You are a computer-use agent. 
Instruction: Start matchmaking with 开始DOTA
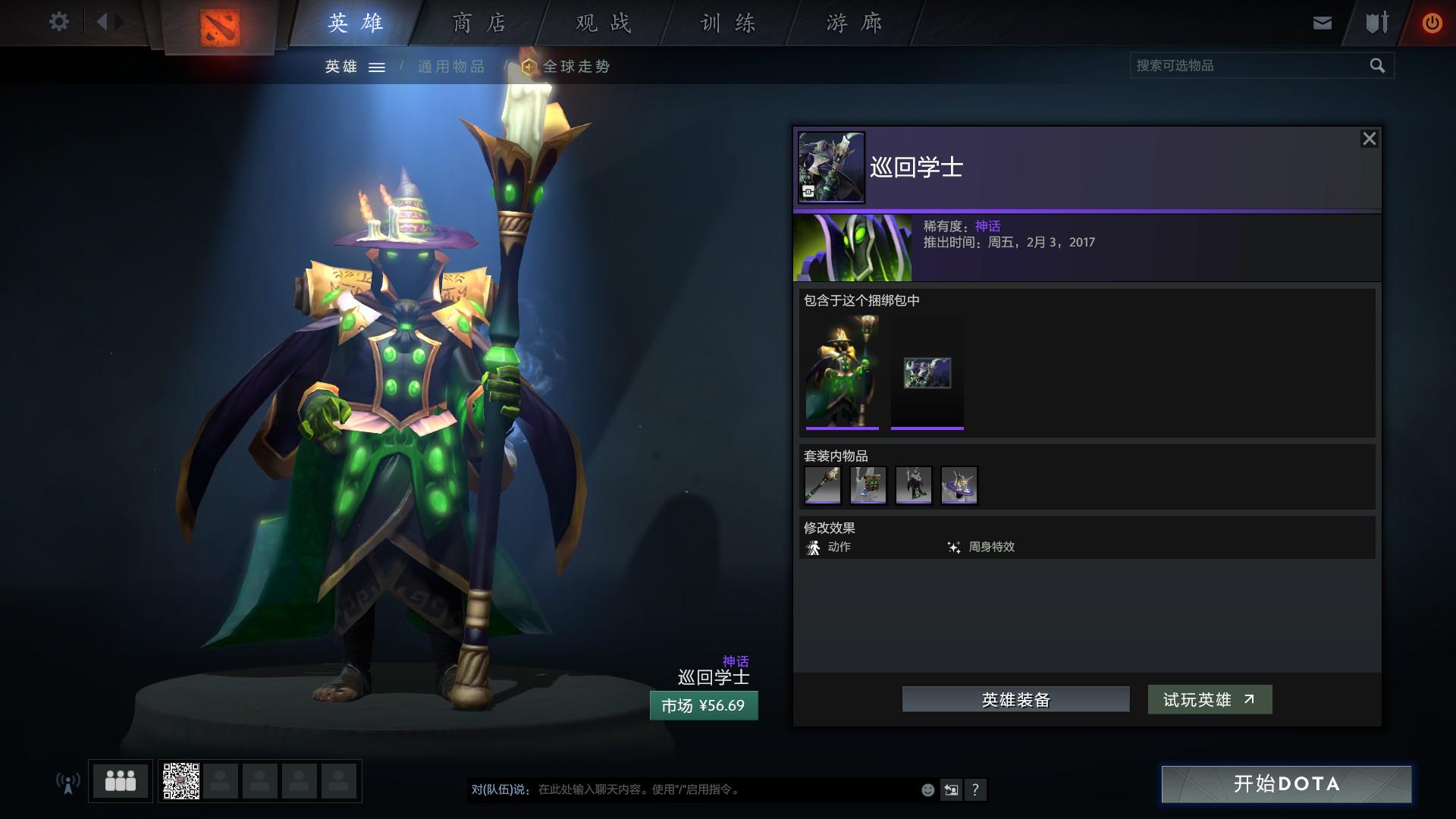coord(1286,783)
